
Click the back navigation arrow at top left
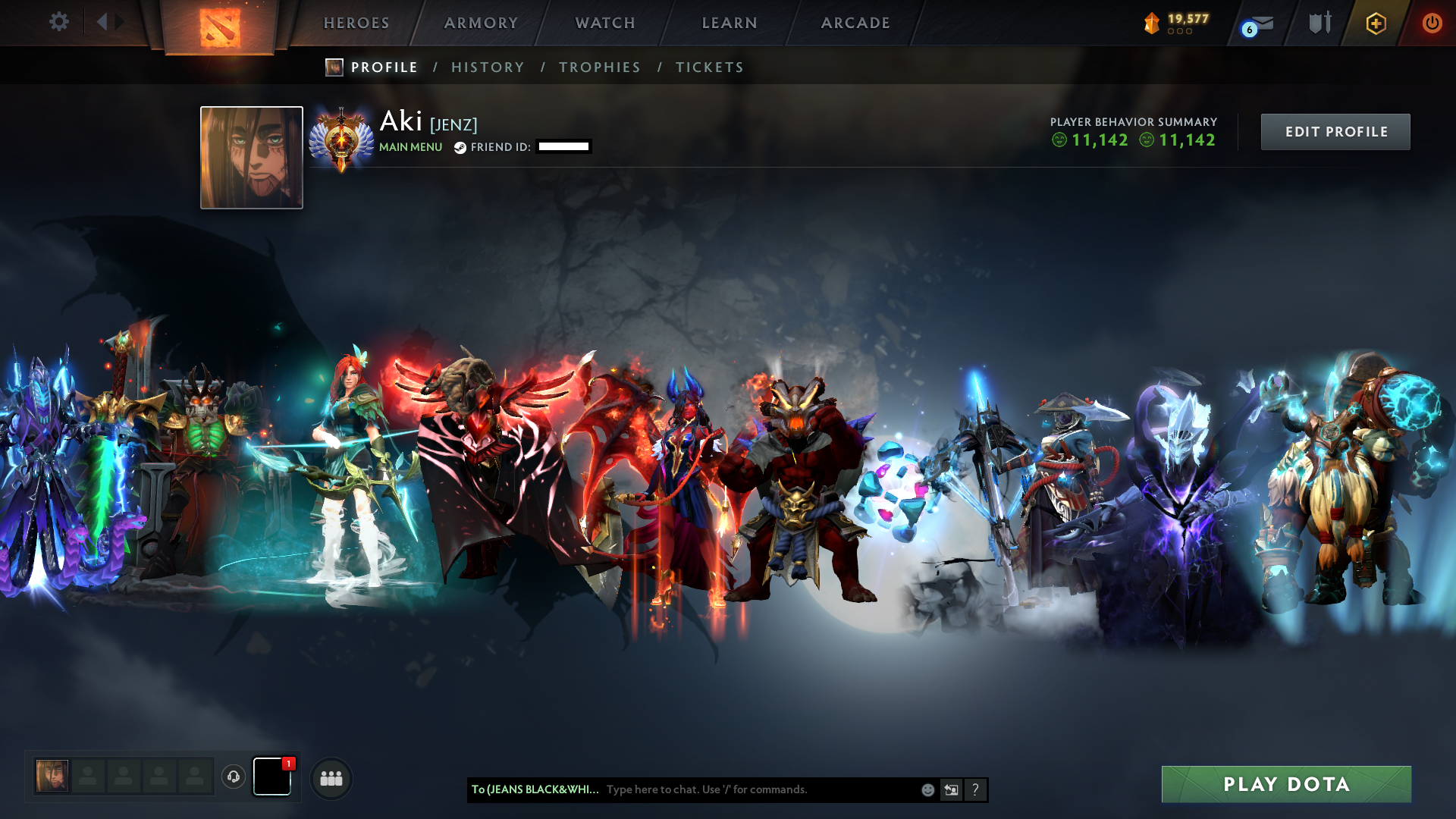coord(102,22)
